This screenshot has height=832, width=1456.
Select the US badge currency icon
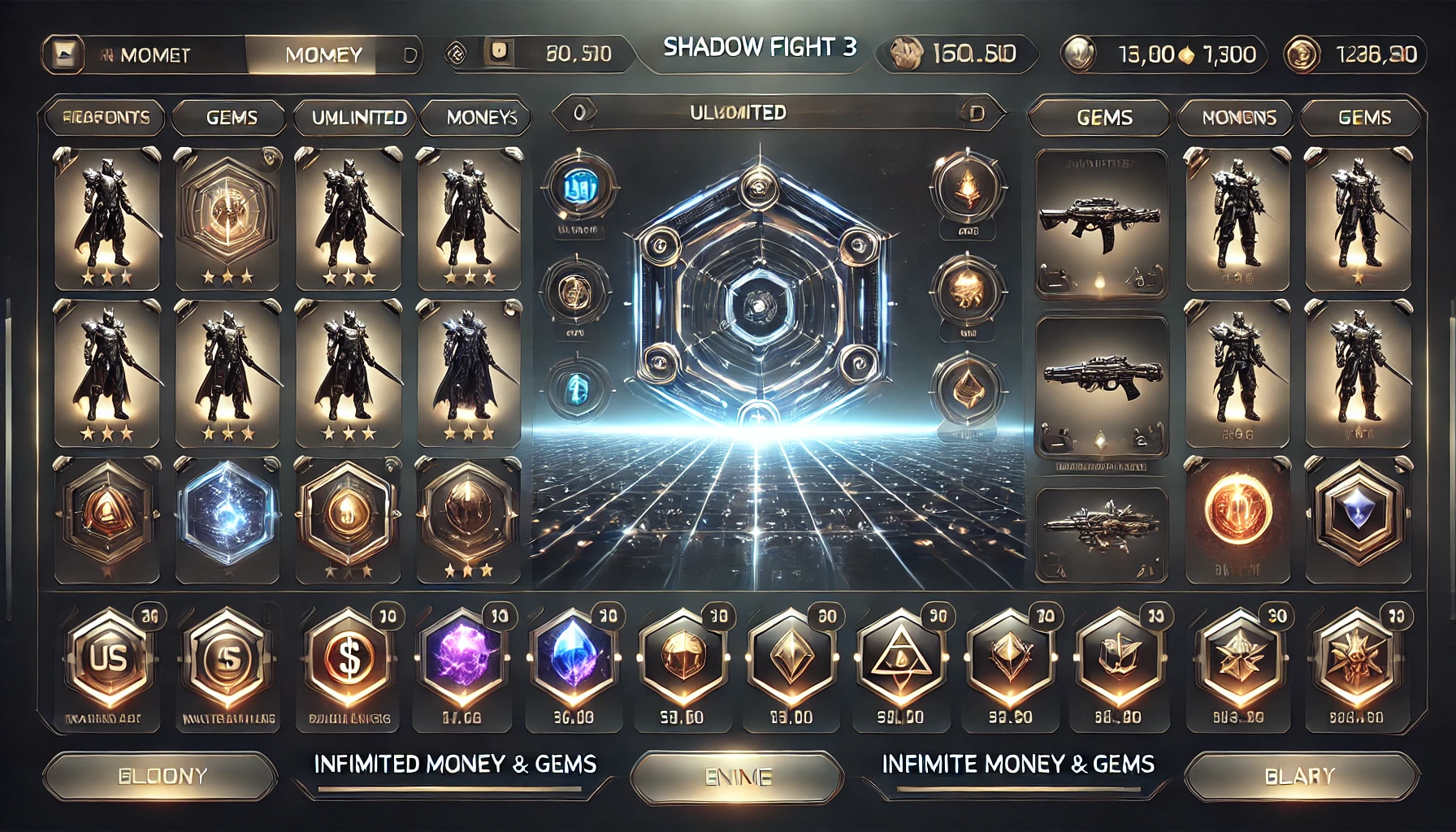point(109,658)
